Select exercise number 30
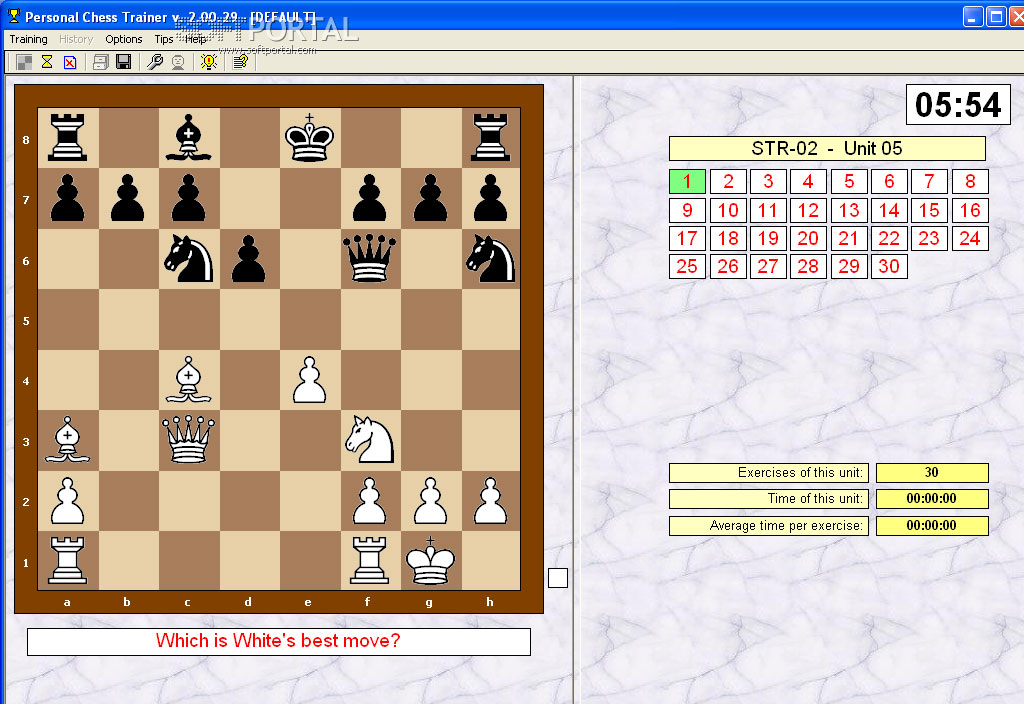The width and height of the screenshot is (1024, 704). pyautogui.click(x=889, y=267)
